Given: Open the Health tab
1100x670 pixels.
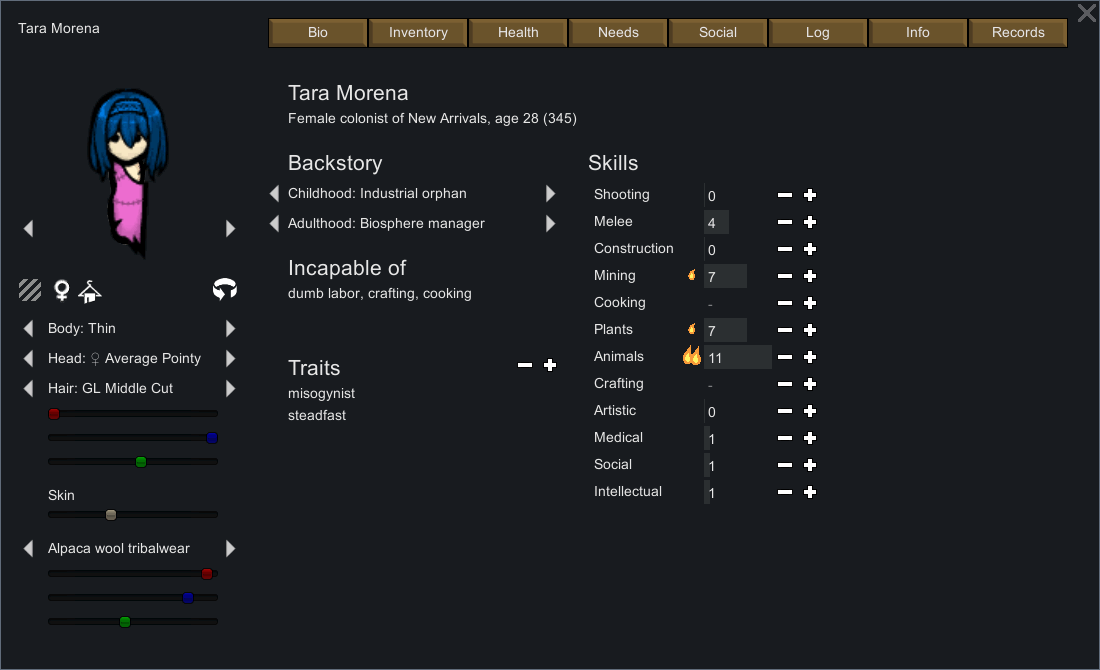Looking at the screenshot, I should tap(518, 33).
